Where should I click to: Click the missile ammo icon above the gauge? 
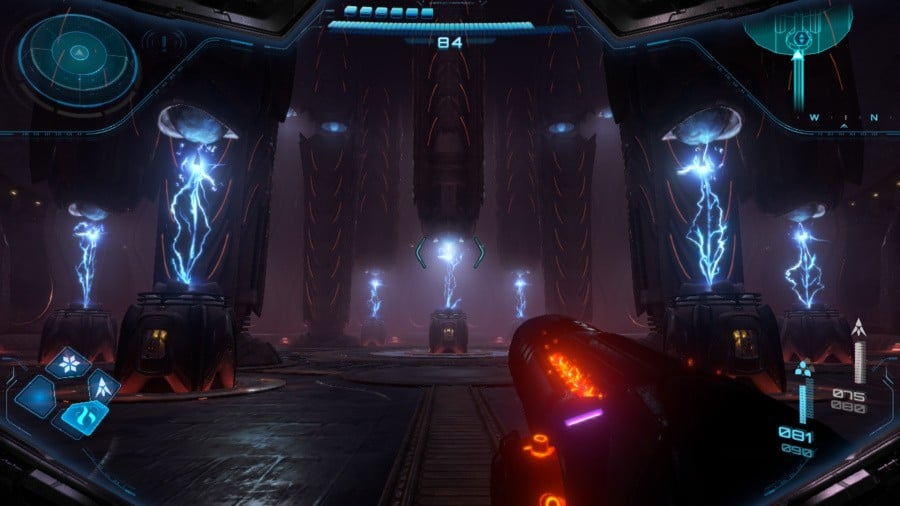(x=858, y=330)
